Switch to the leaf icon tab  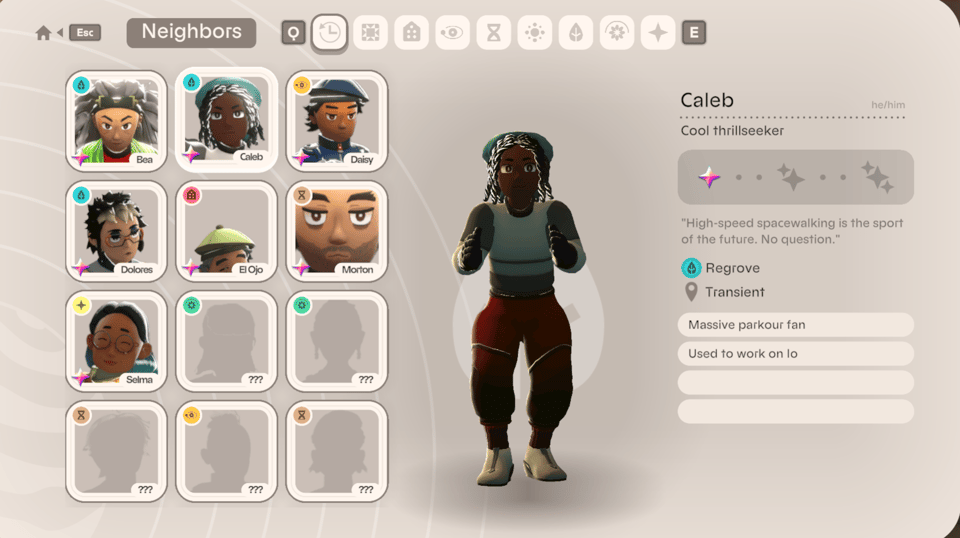575,33
